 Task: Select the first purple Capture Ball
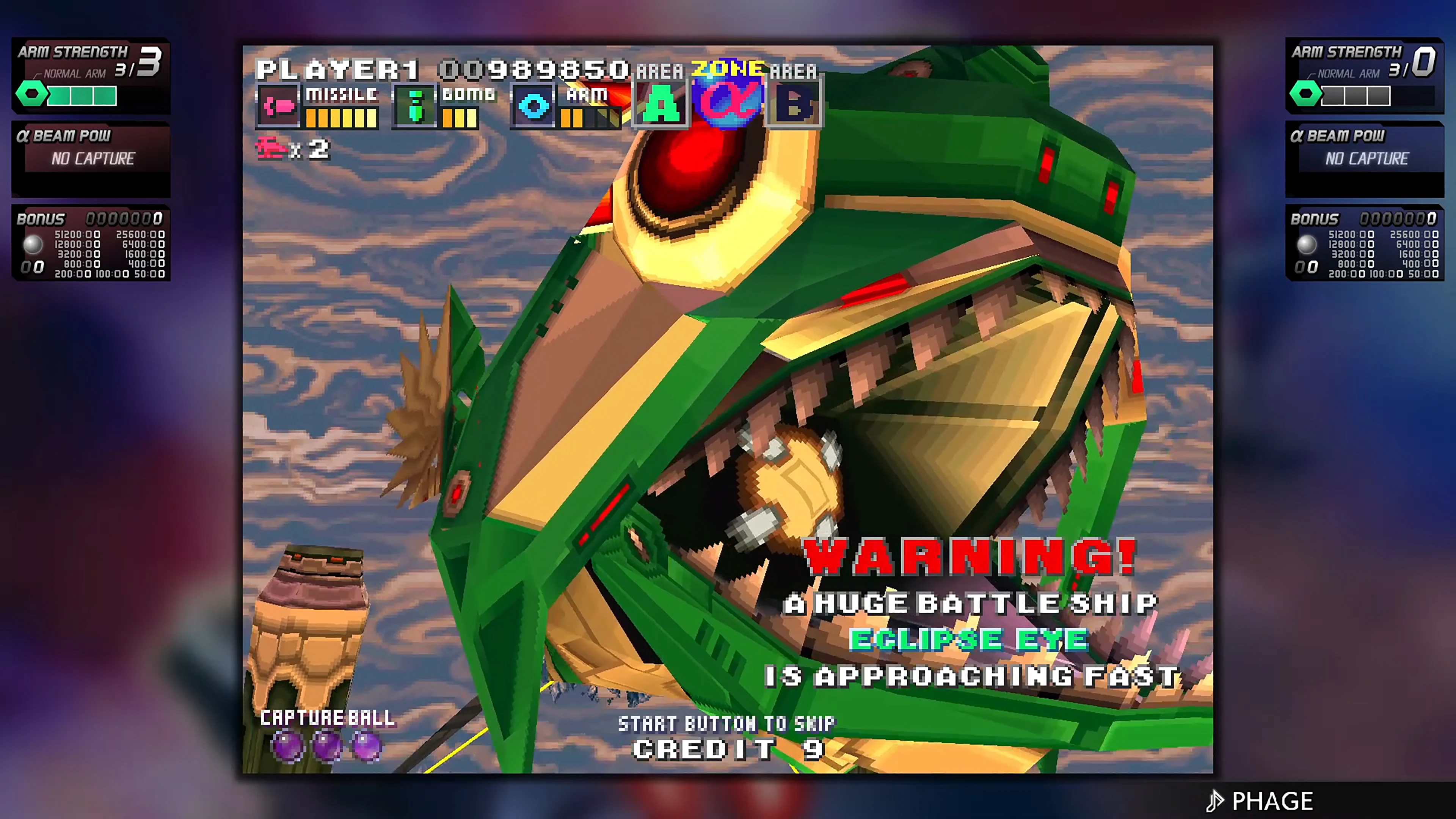(289, 747)
